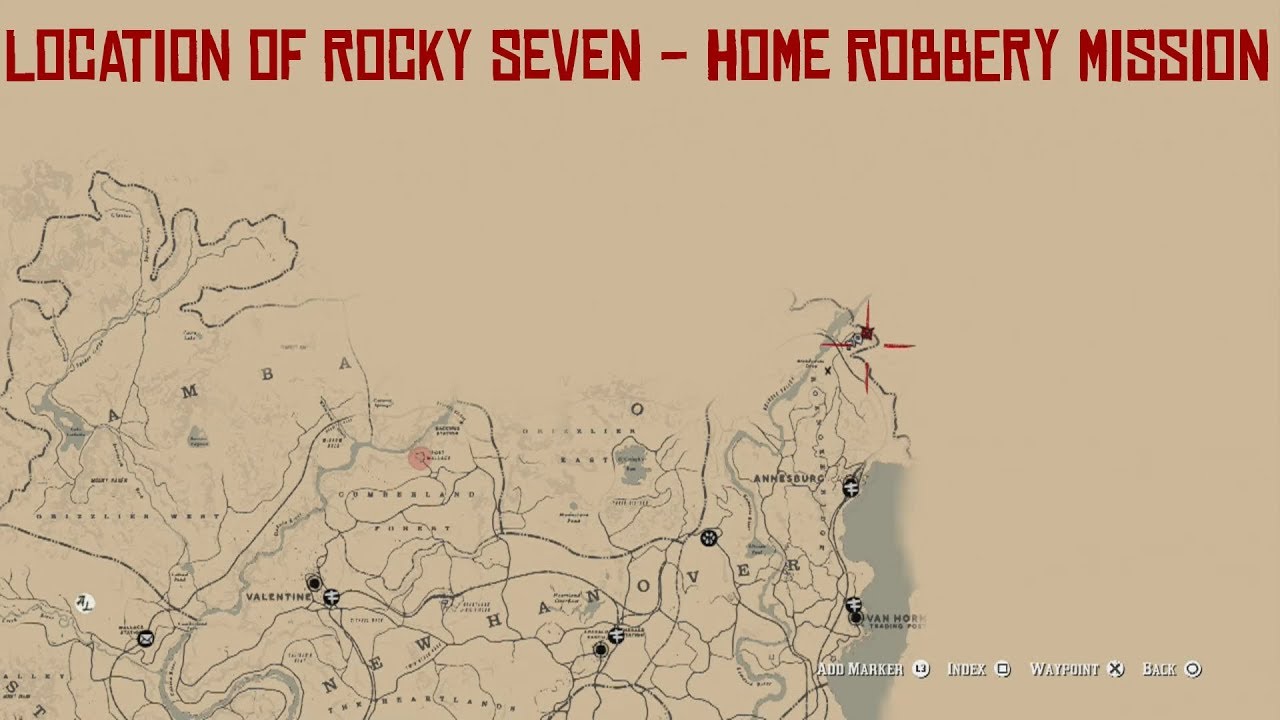Click the Valentine settlement dot marker
Screen dimensions: 1280x720
click(314, 585)
